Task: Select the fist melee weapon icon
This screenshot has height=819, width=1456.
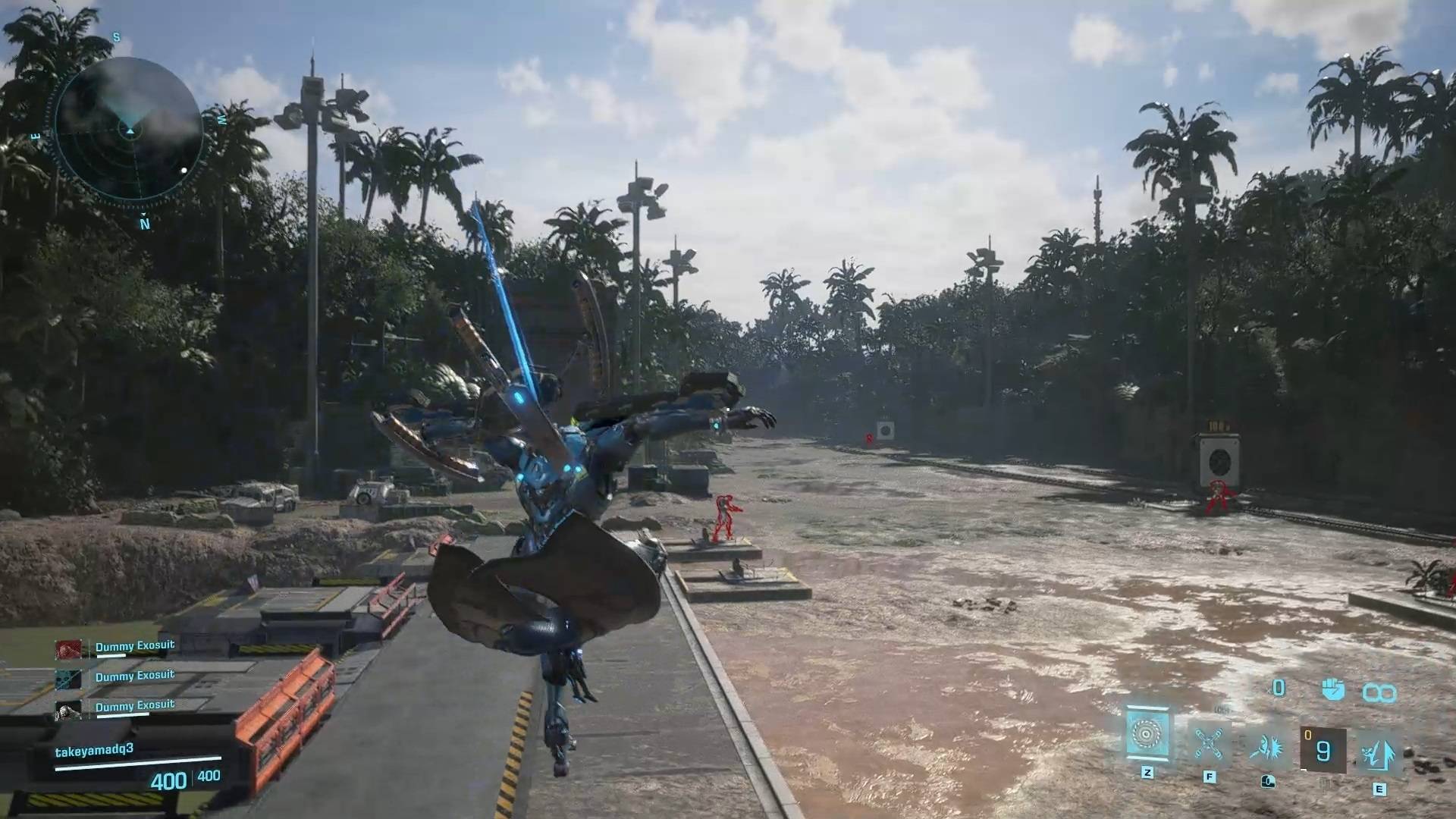Action: [1332, 689]
